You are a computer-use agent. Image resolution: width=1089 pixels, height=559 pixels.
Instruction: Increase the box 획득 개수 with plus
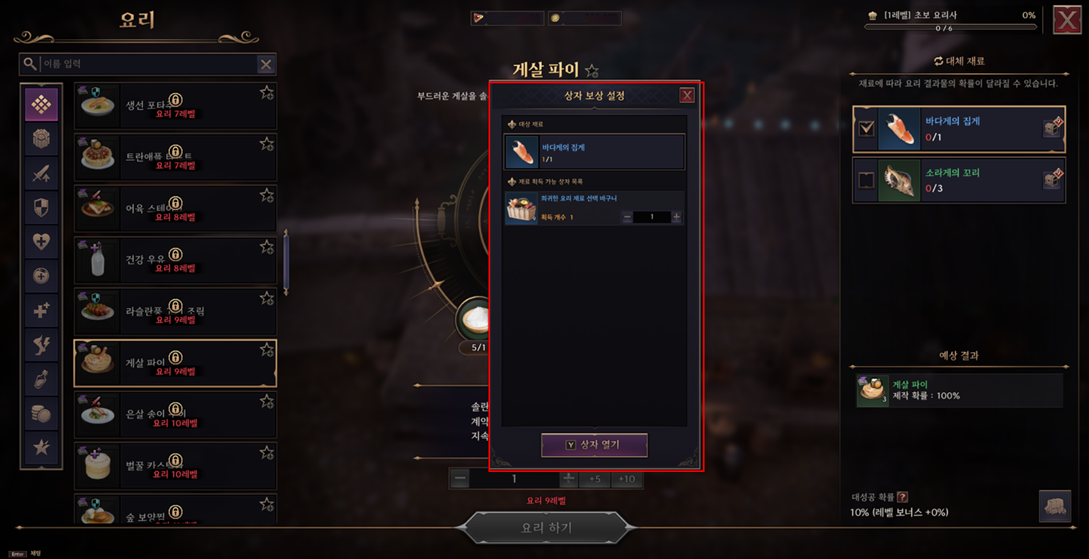click(x=676, y=217)
